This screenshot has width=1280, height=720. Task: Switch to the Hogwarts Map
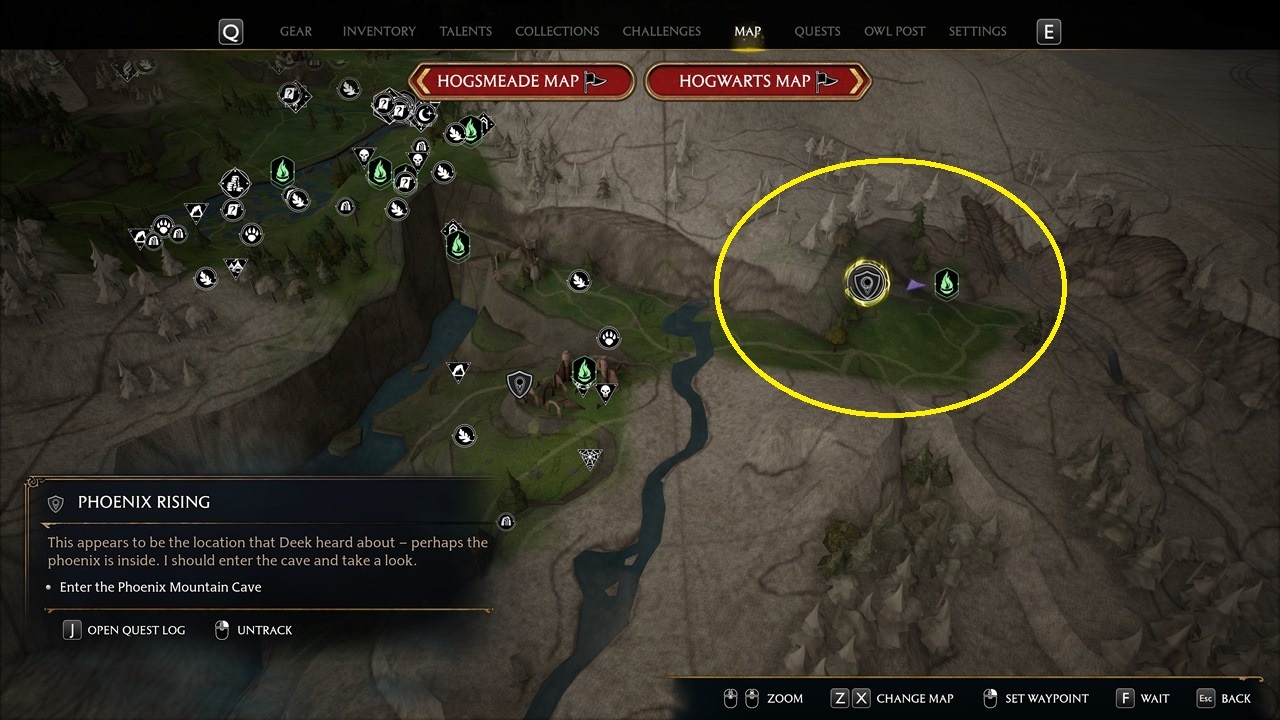(x=758, y=81)
